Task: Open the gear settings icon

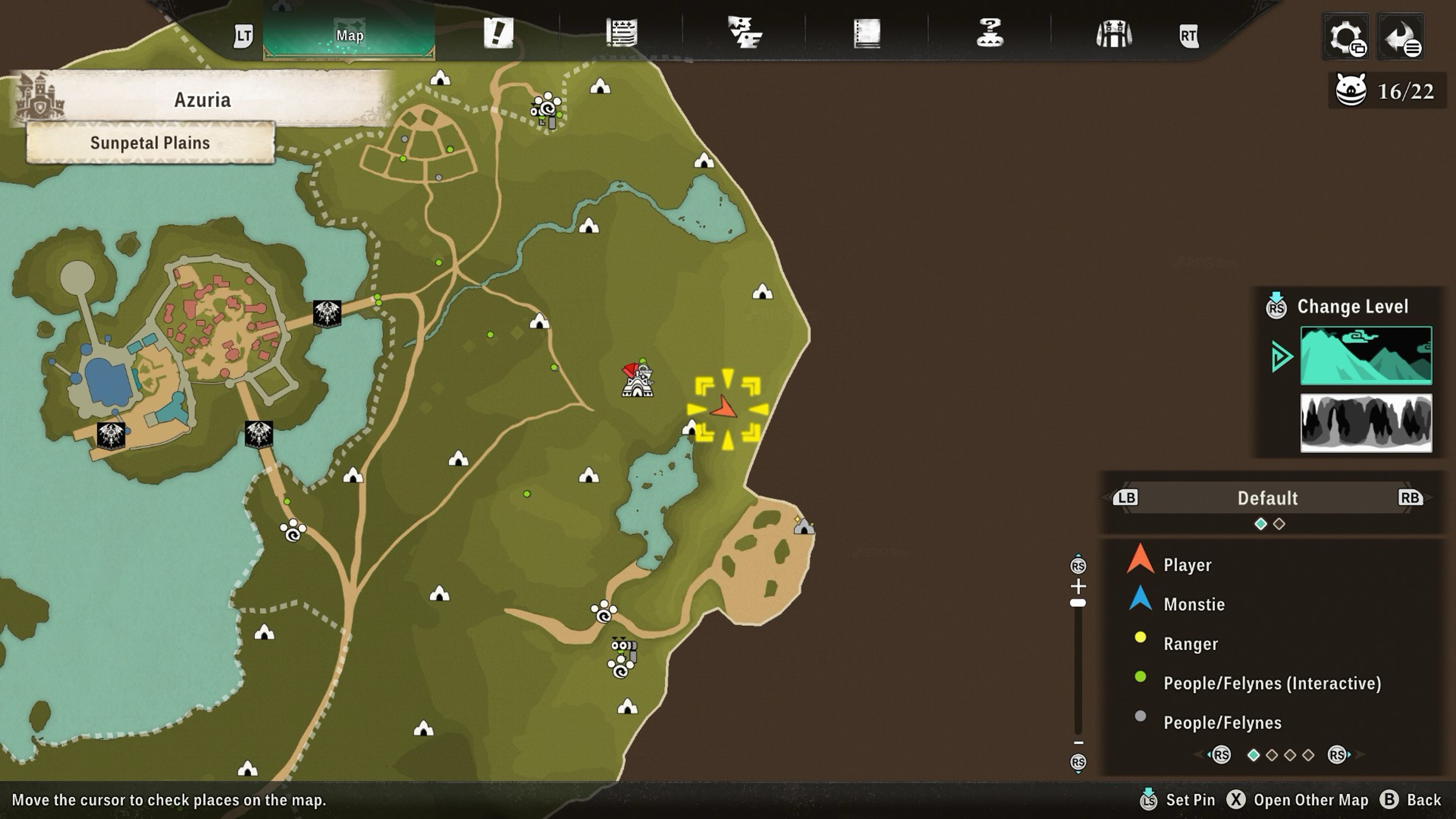Action: (1346, 37)
